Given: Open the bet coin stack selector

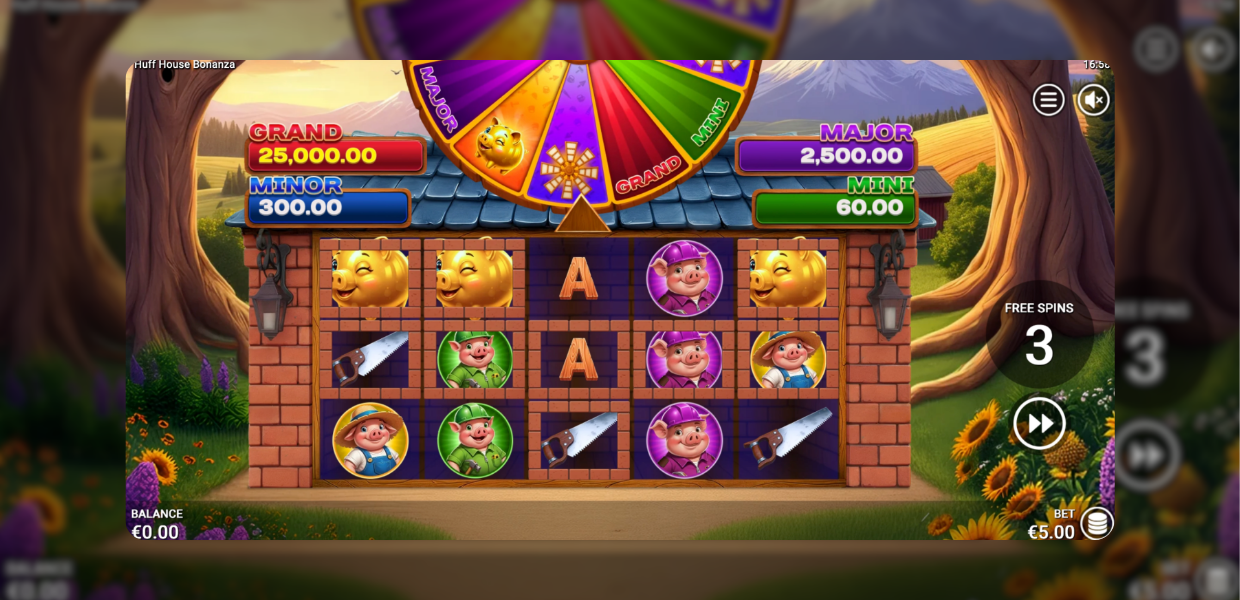Looking at the screenshot, I should point(1097,523).
